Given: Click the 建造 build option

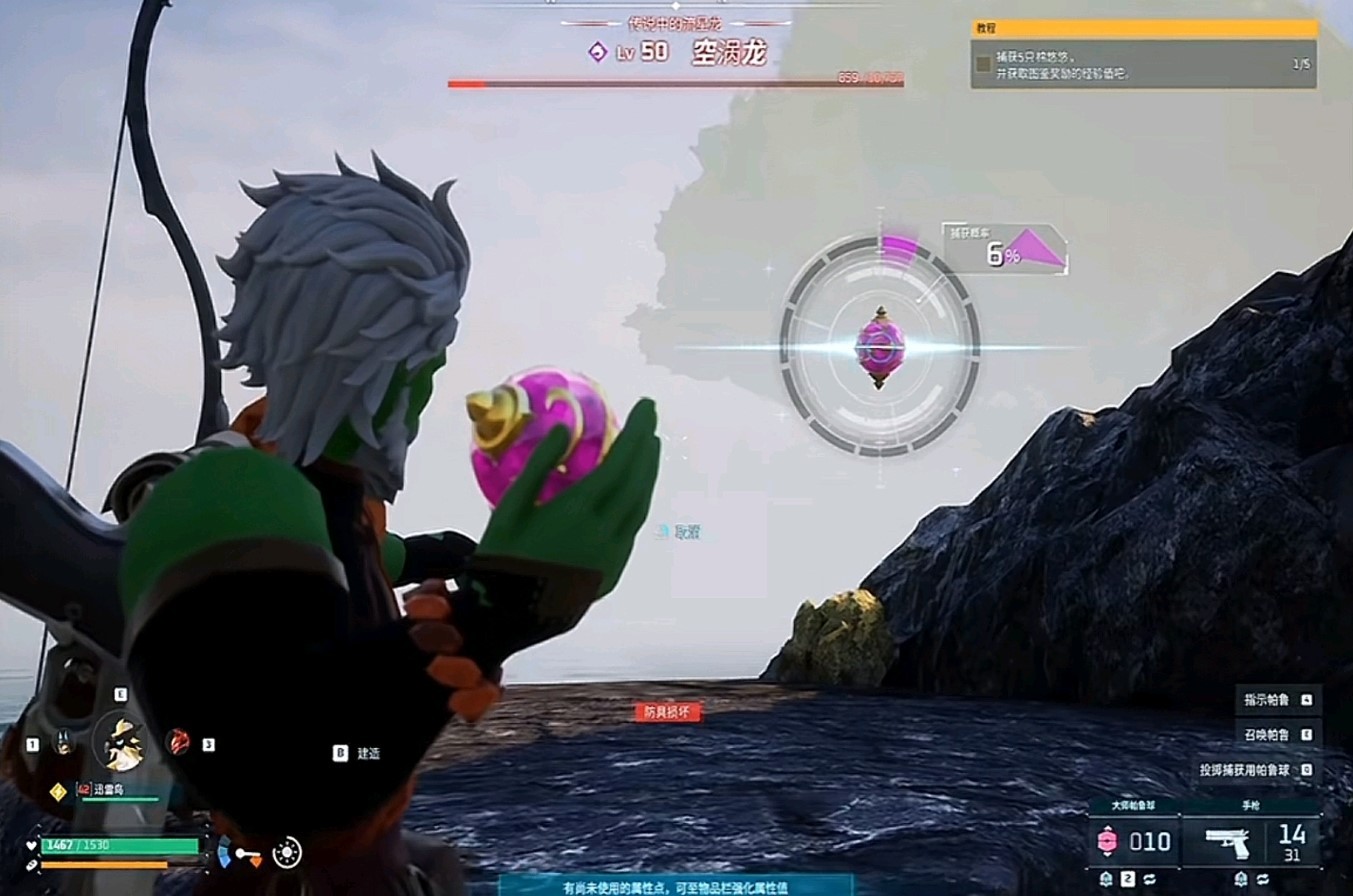Looking at the screenshot, I should point(368,753).
